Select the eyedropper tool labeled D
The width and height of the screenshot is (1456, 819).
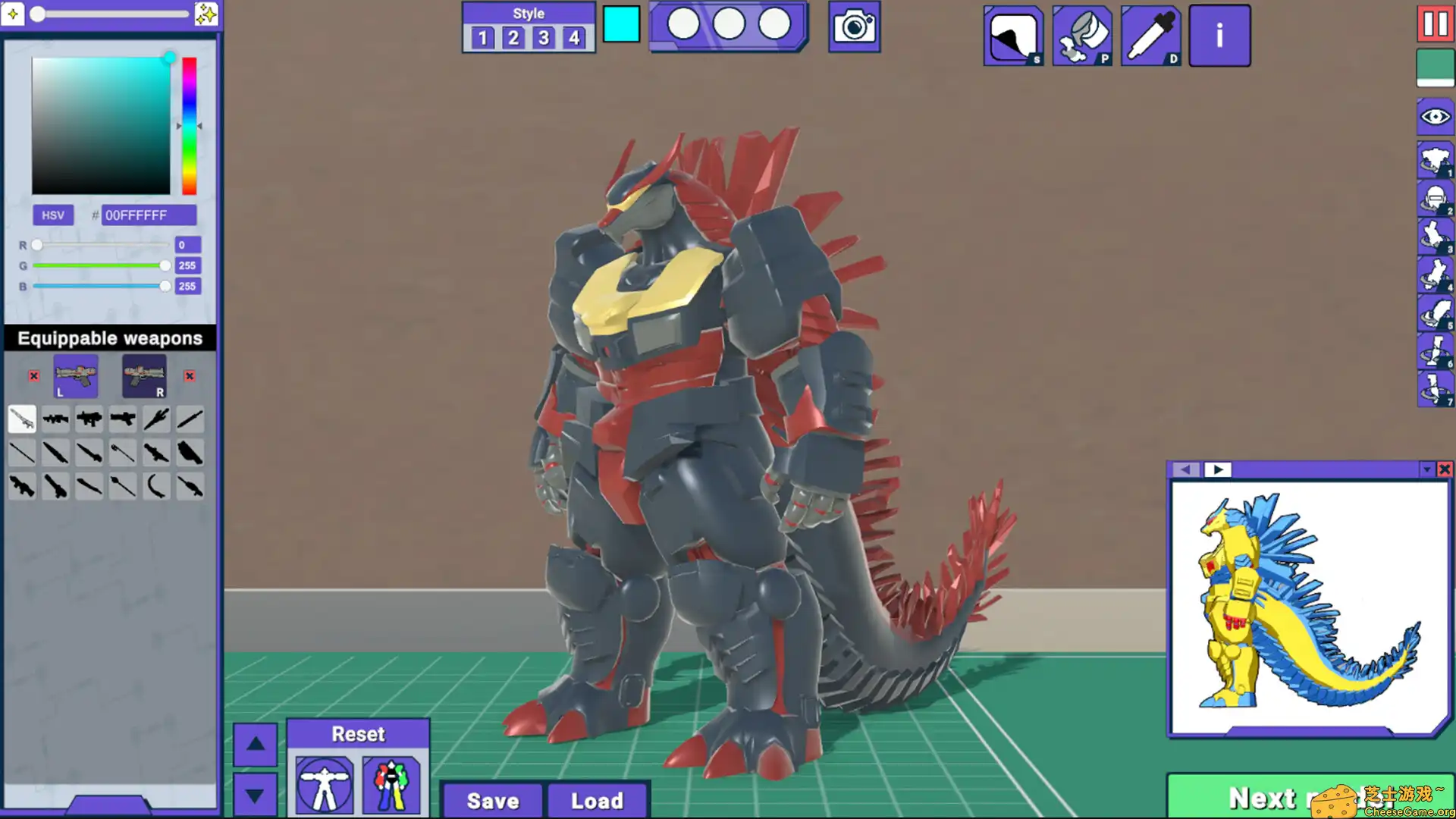point(1150,34)
